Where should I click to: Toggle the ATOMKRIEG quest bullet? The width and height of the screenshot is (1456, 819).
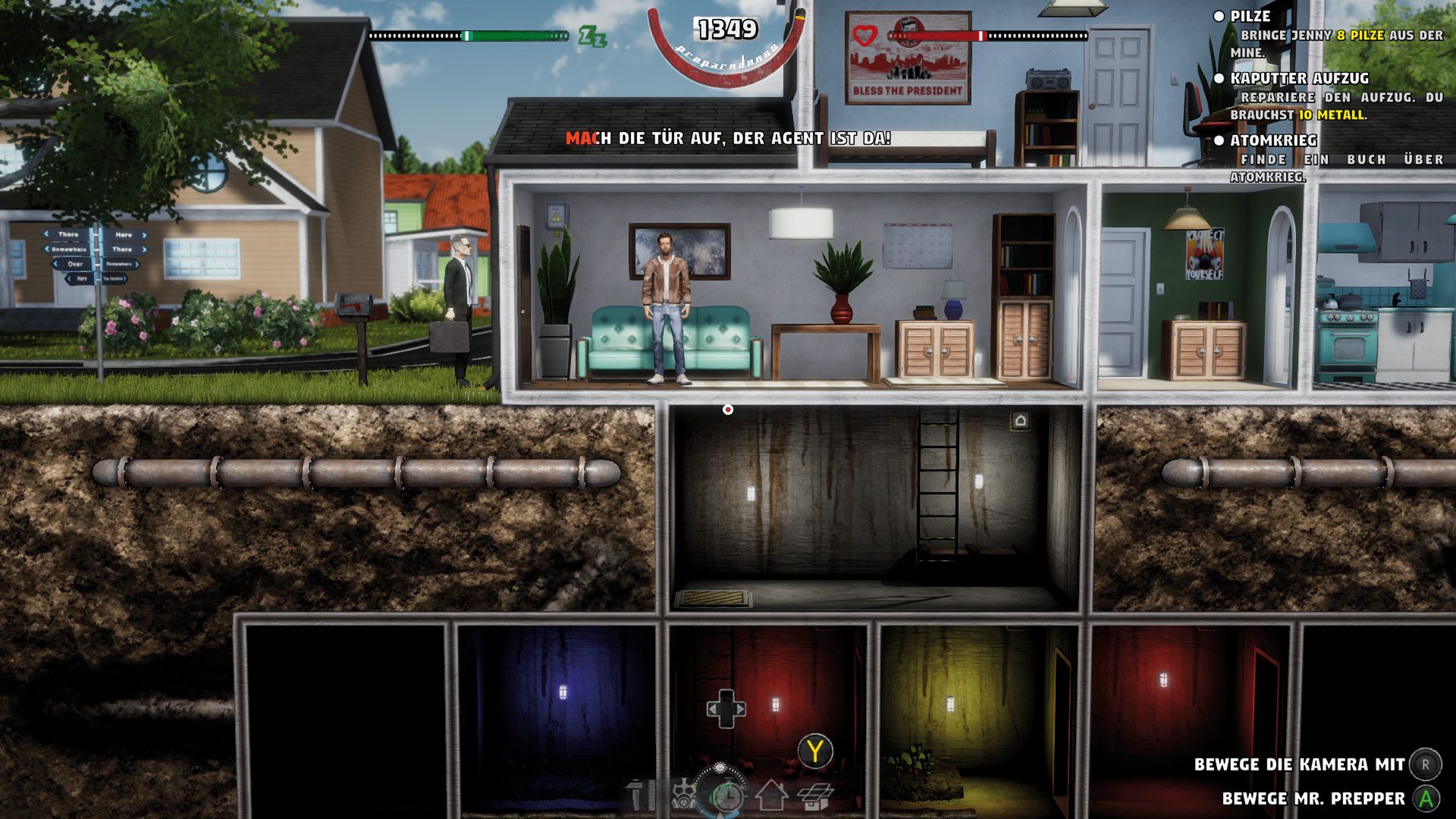pyautogui.click(x=1219, y=141)
